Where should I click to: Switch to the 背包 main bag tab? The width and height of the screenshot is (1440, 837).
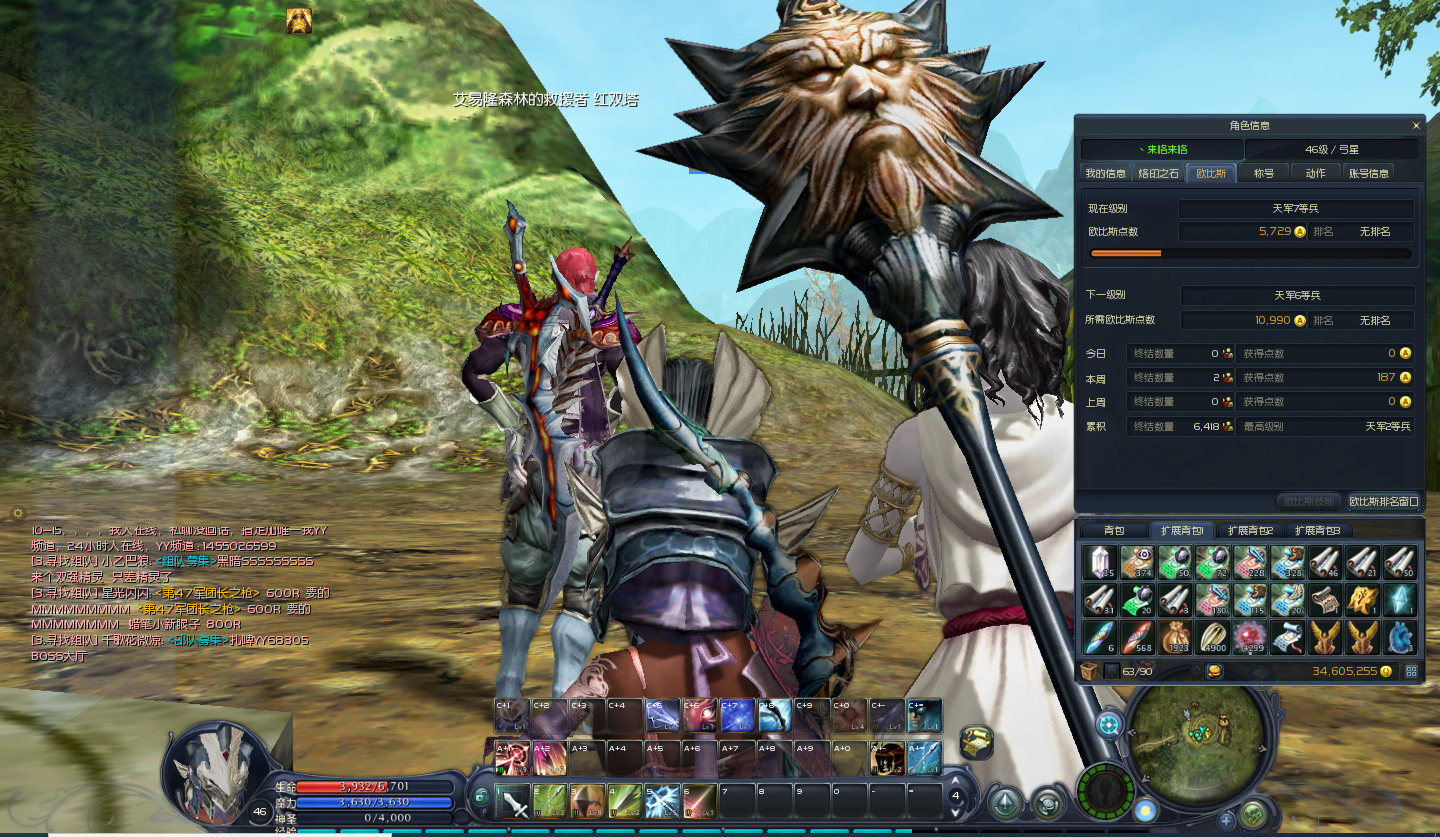(x=1114, y=530)
